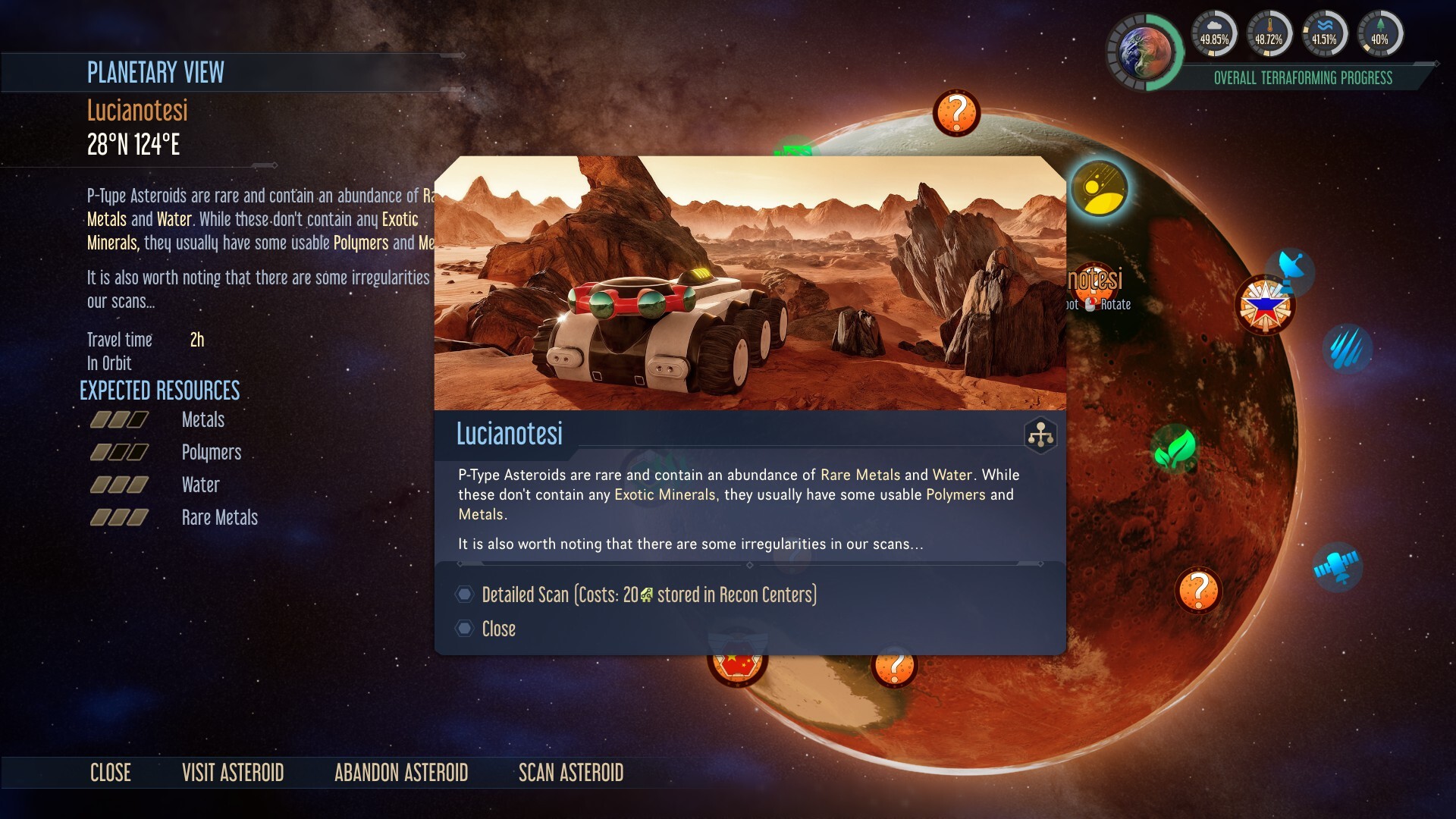Select Close in the Lucianotesi dialog
Image resolution: width=1456 pixels, height=819 pixels.
pos(498,629)
